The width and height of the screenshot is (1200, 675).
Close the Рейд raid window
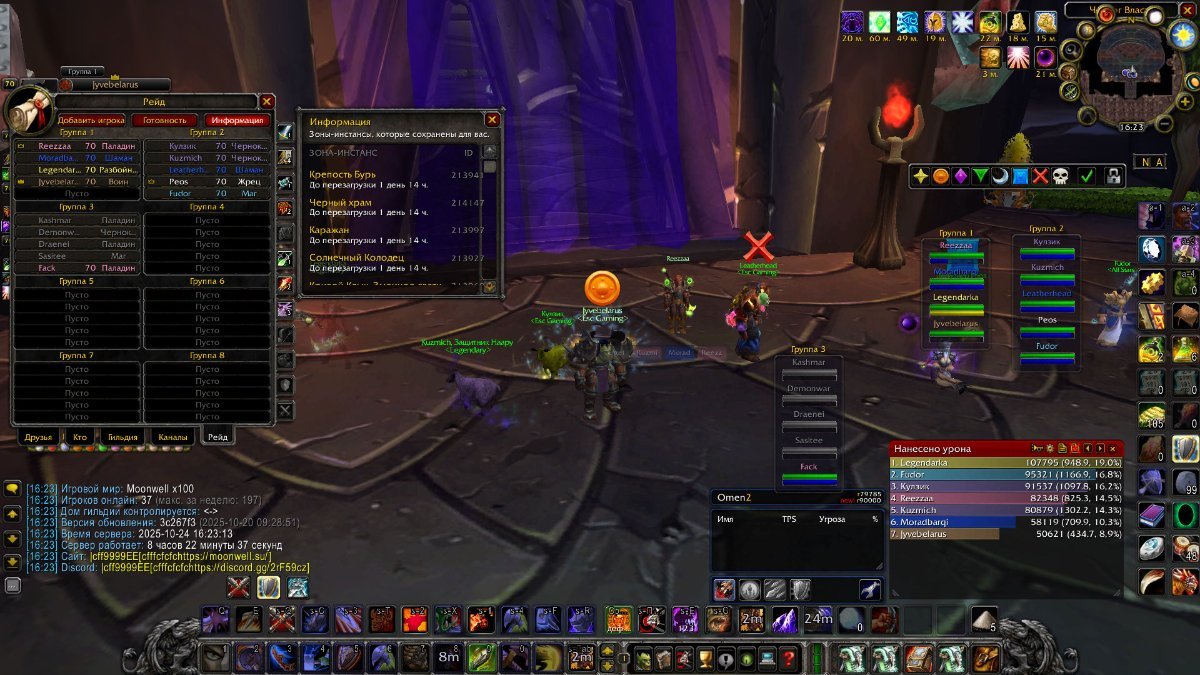point(267,101)
